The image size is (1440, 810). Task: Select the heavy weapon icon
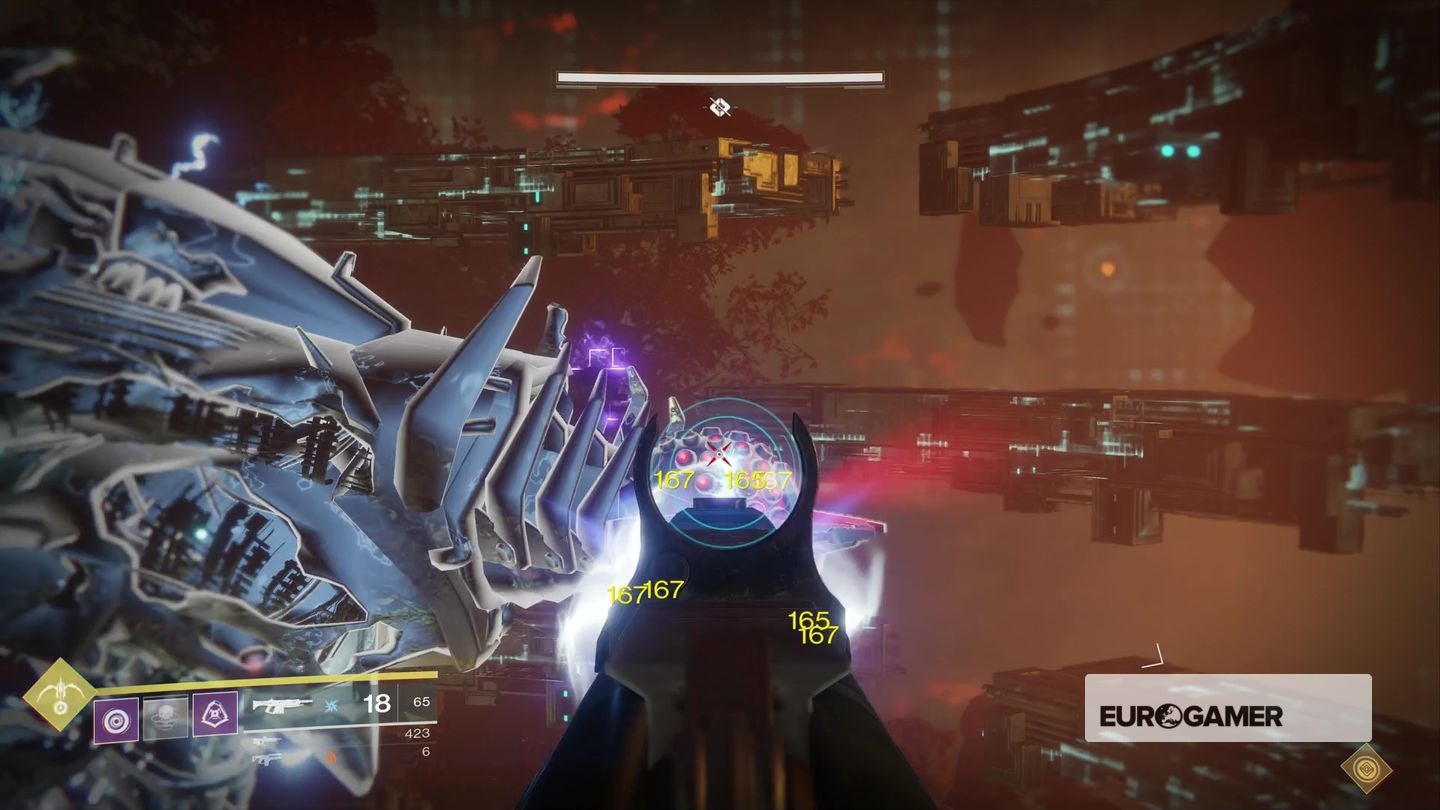(266, 758)
